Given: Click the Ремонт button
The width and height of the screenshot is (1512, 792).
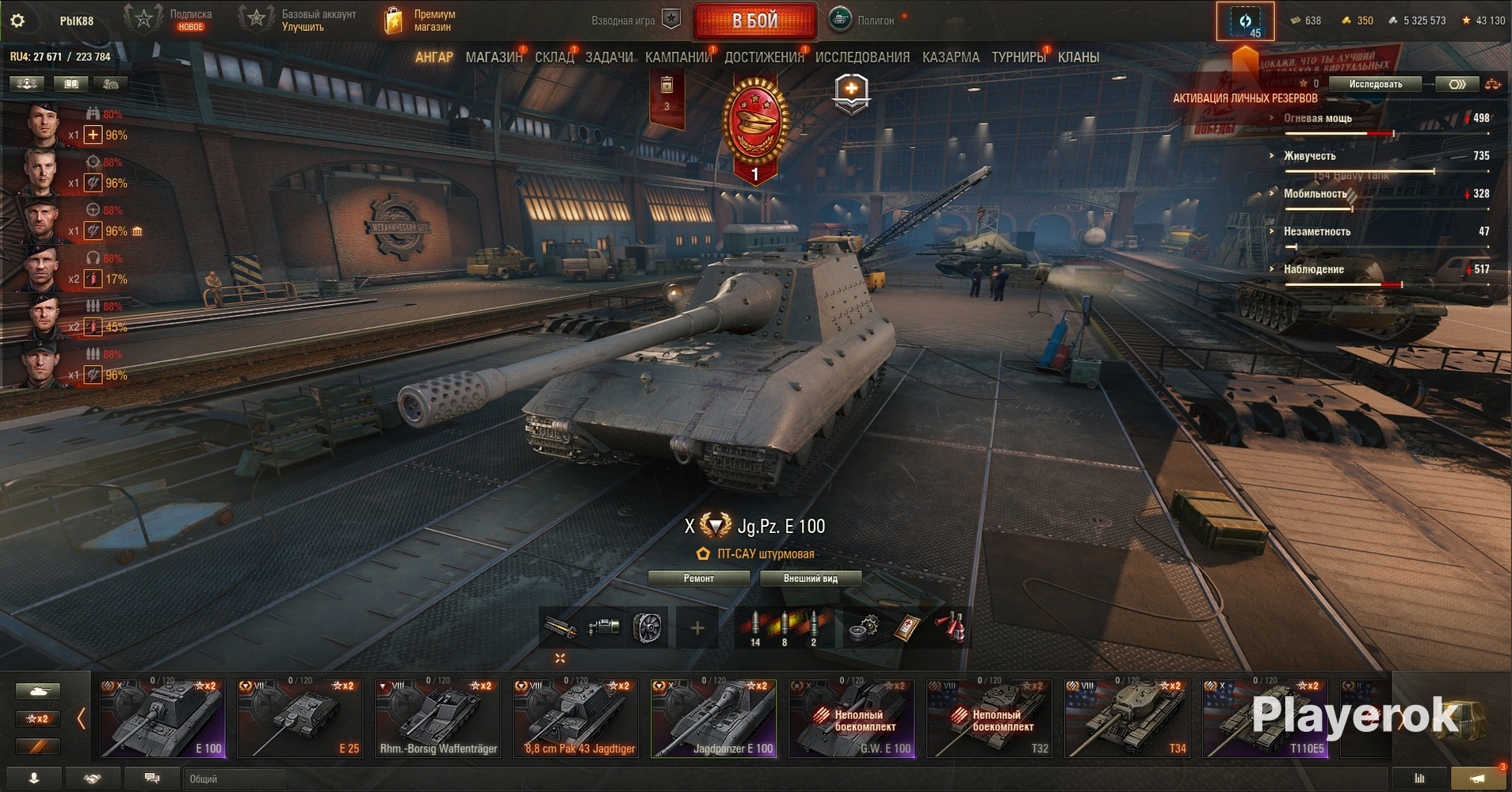Looking at the screenshot, I should 698,578.
